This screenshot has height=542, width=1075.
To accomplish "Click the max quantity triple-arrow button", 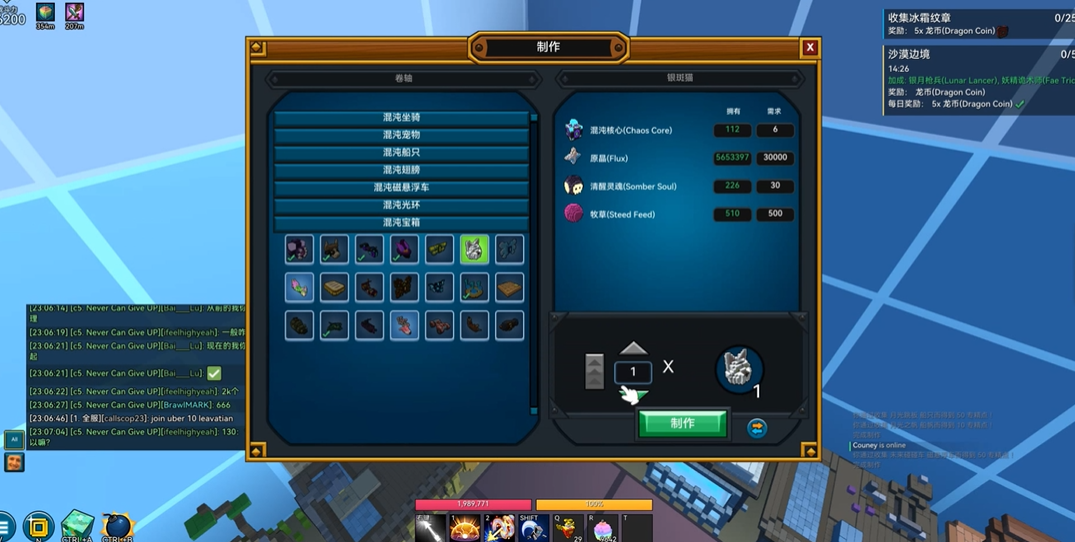I will [594, 371].
